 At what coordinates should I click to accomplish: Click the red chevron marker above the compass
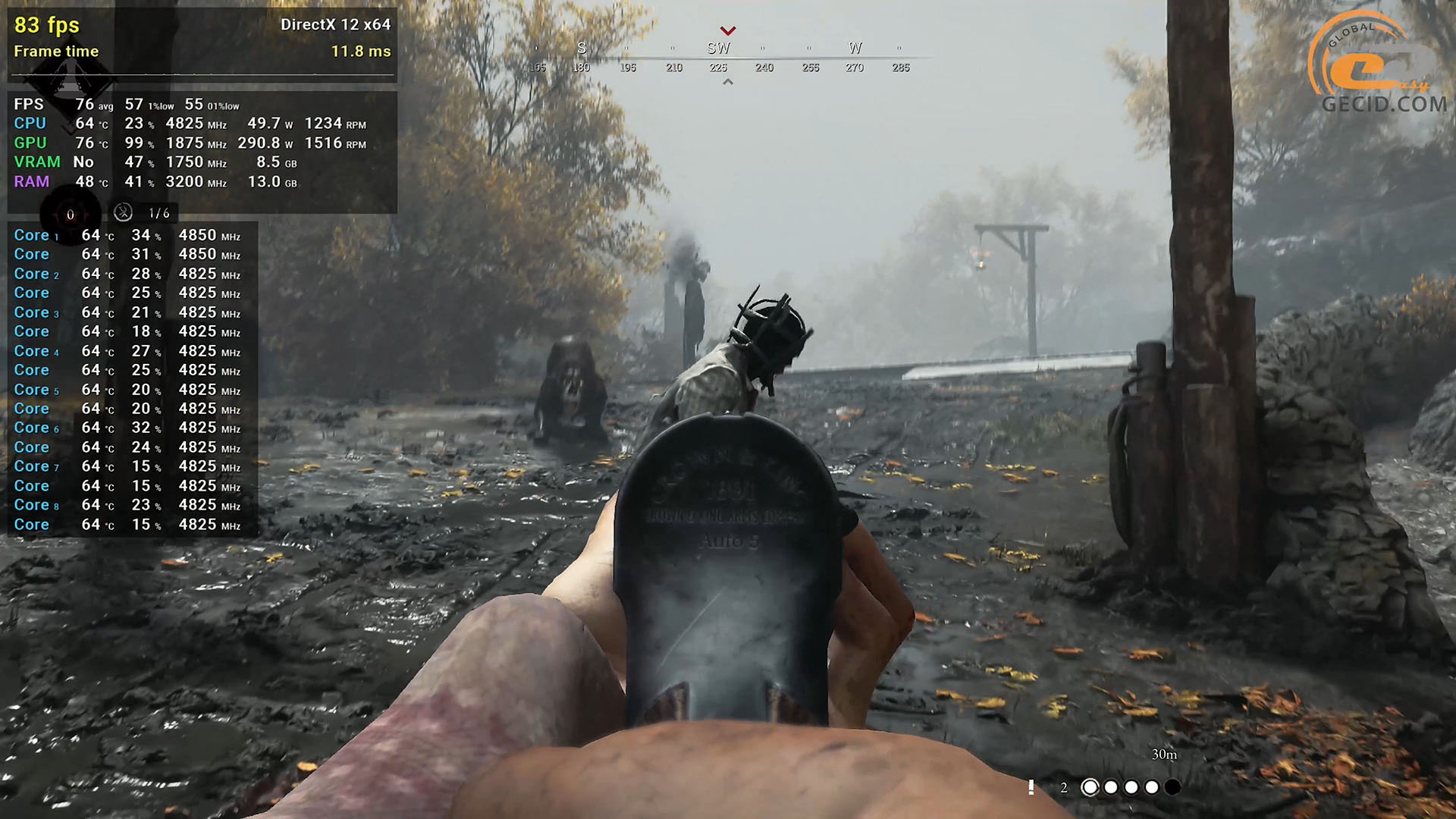[x=728, y=31]
